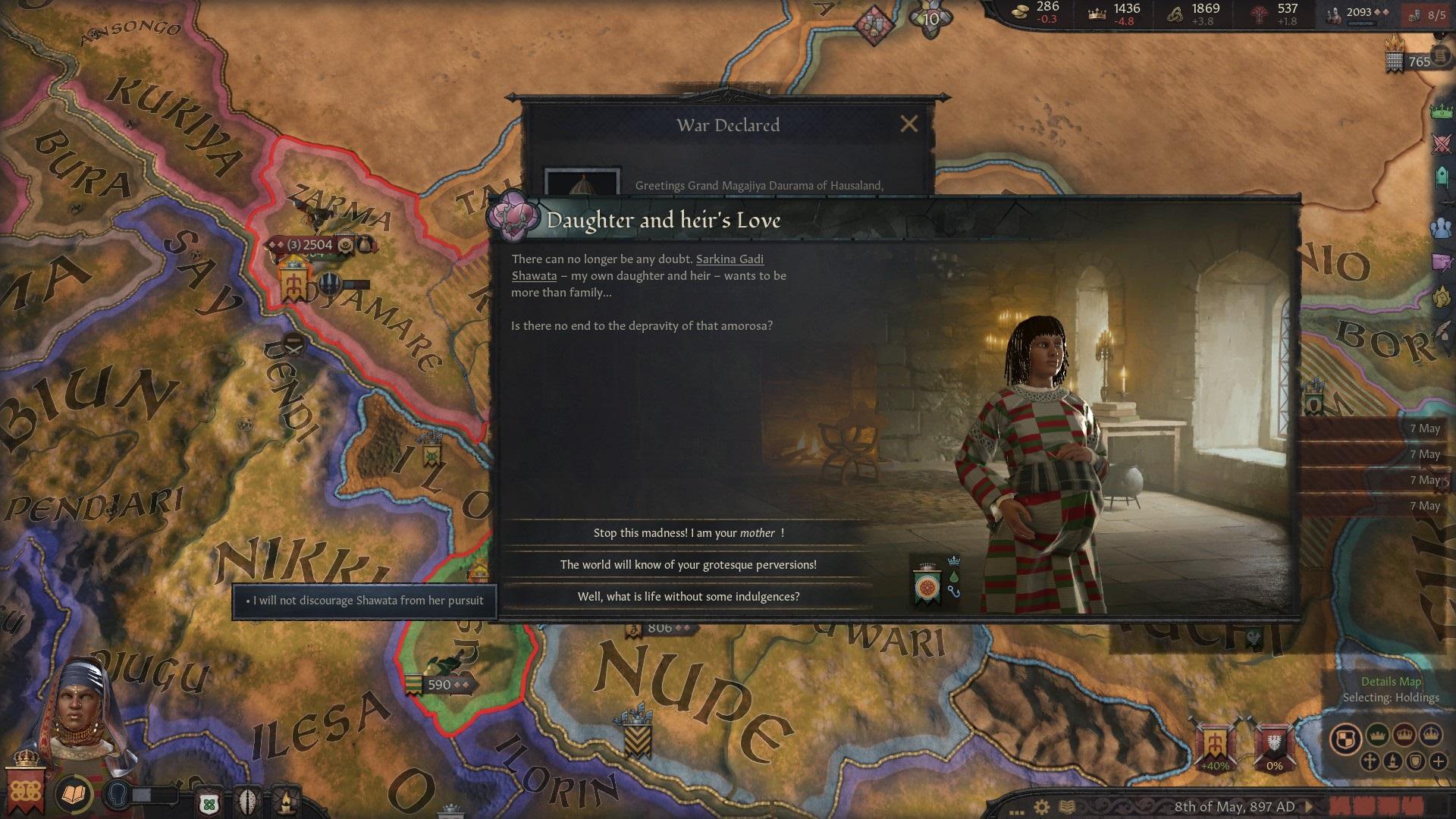Open the lifestyle book icon beside the ruler portrait
The width and height of the screenshot is (1456, 819).
(x=74, y=794)
